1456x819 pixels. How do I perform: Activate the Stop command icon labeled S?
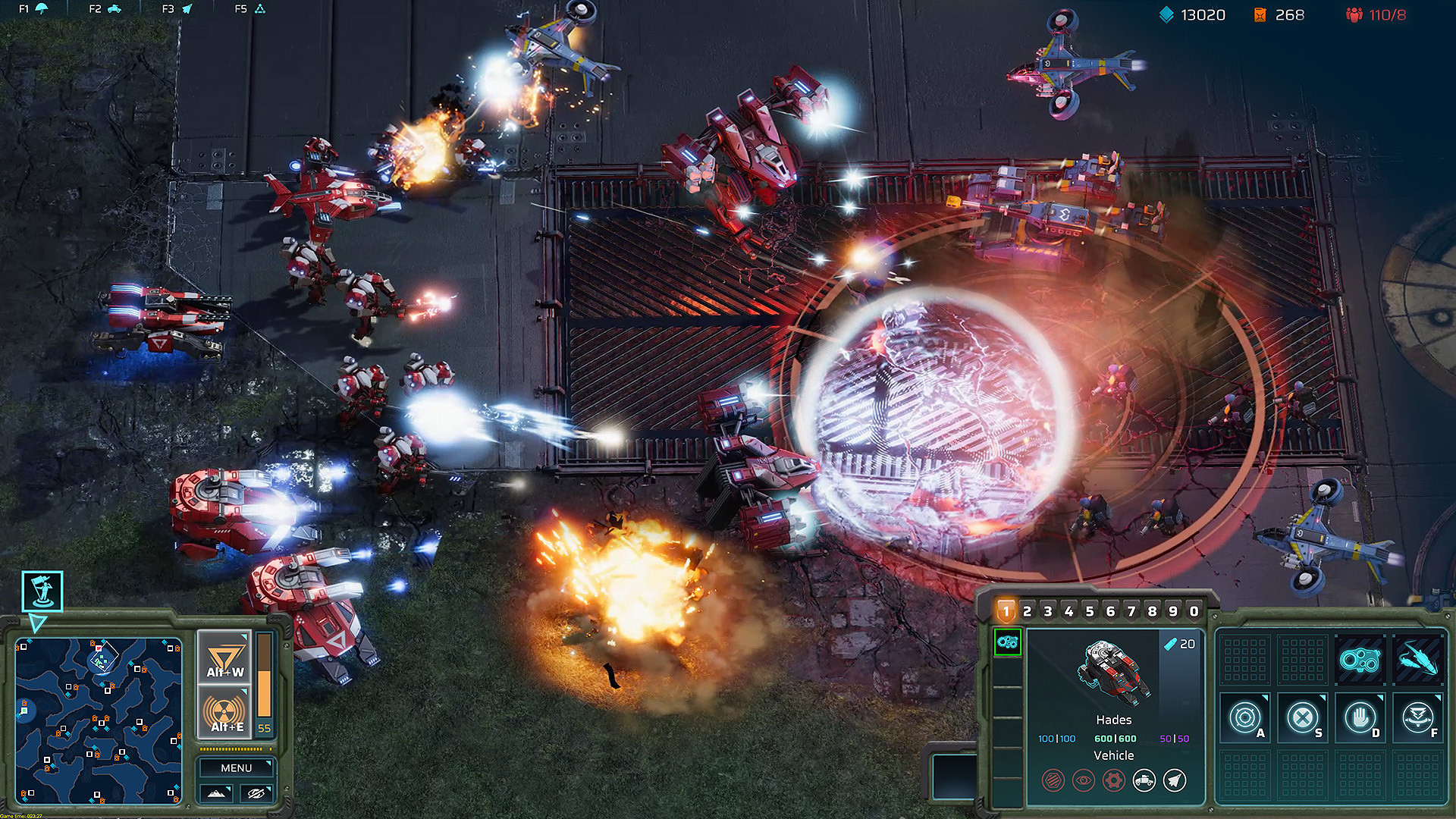[x=1304, y=718]
